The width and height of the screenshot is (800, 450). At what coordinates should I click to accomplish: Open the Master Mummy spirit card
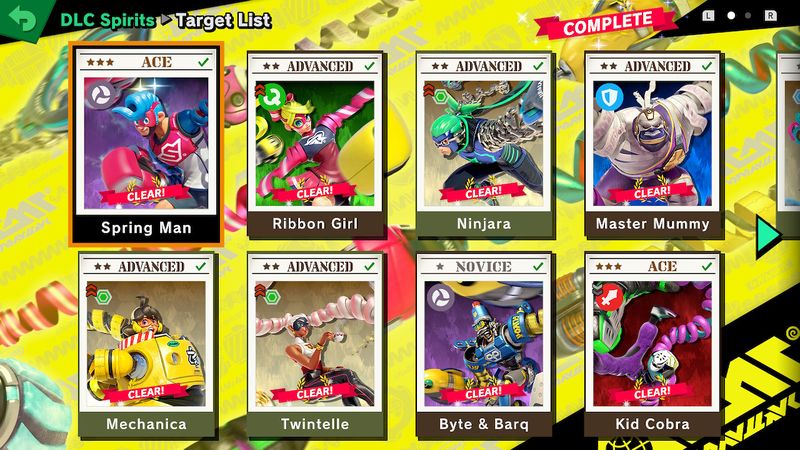click(653, 142)
